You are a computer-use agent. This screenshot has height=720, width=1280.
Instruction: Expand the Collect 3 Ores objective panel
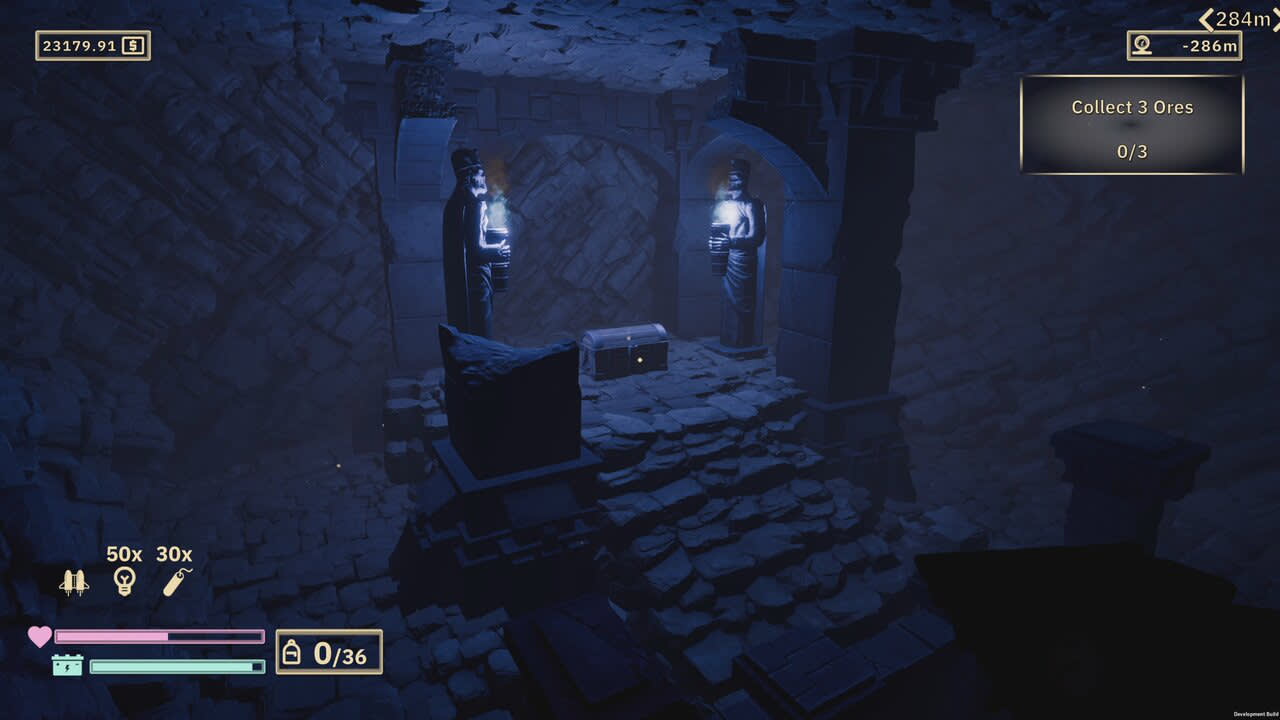[x=1131, y=107]
